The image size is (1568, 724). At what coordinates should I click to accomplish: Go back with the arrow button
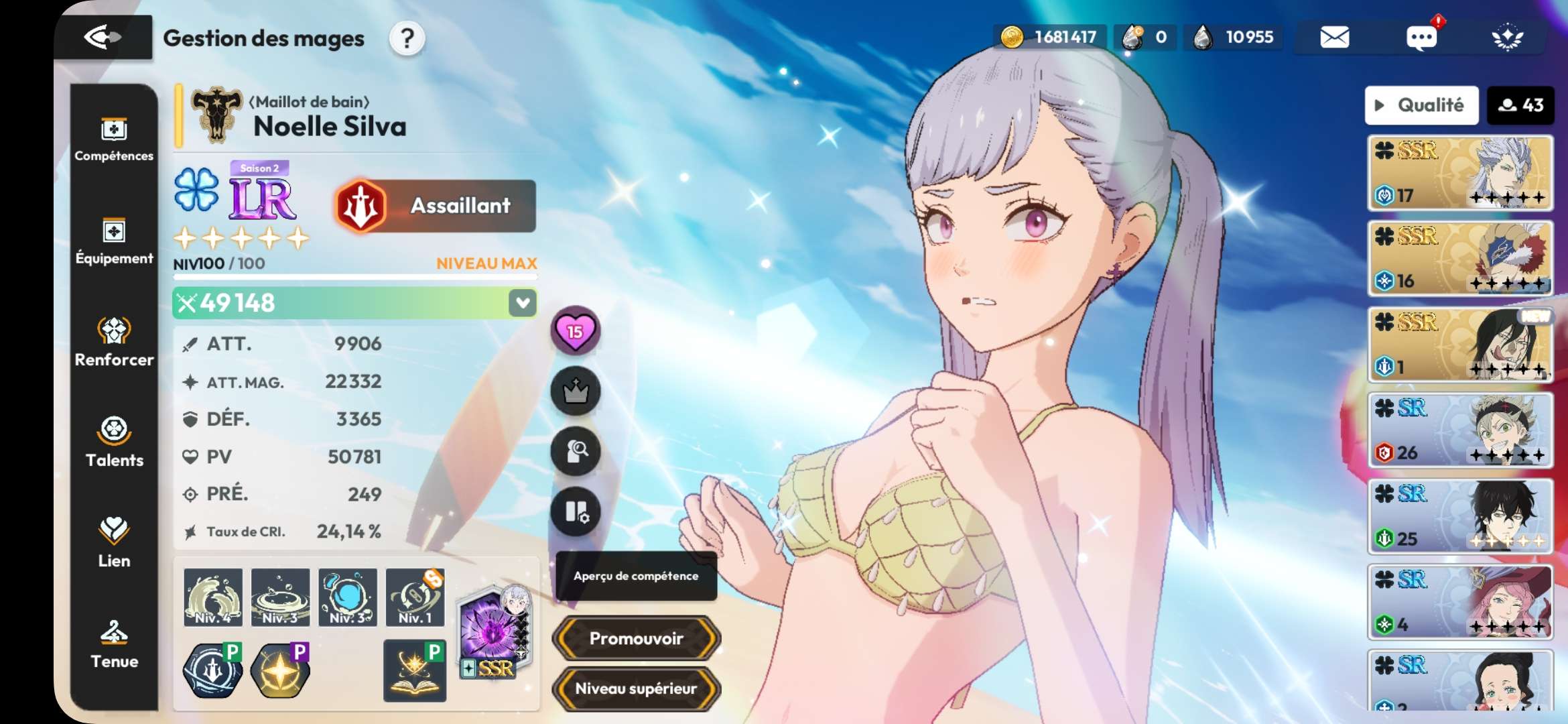[103, 38]
